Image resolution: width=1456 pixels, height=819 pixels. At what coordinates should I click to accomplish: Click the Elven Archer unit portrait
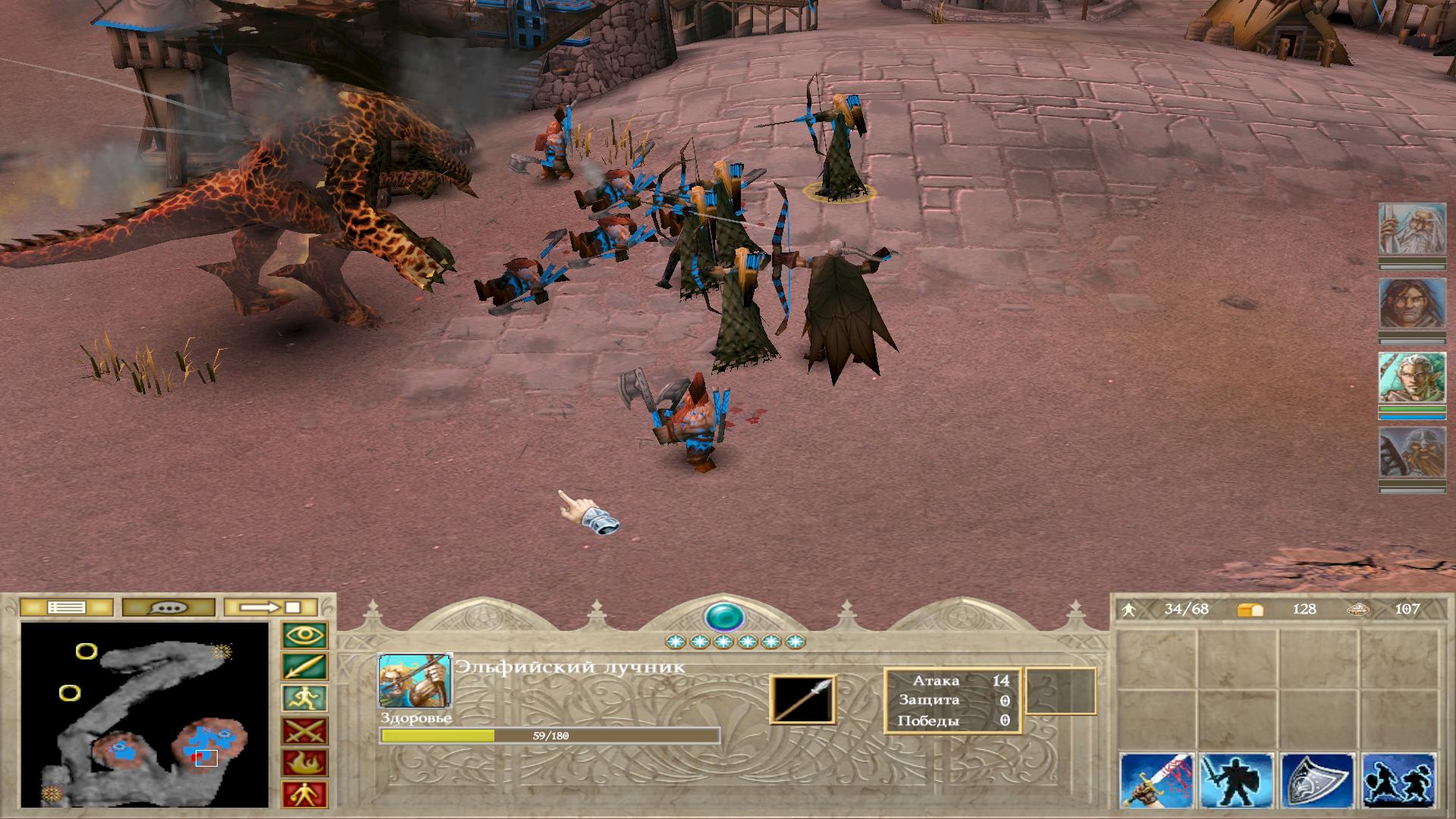tap(415, 680)
